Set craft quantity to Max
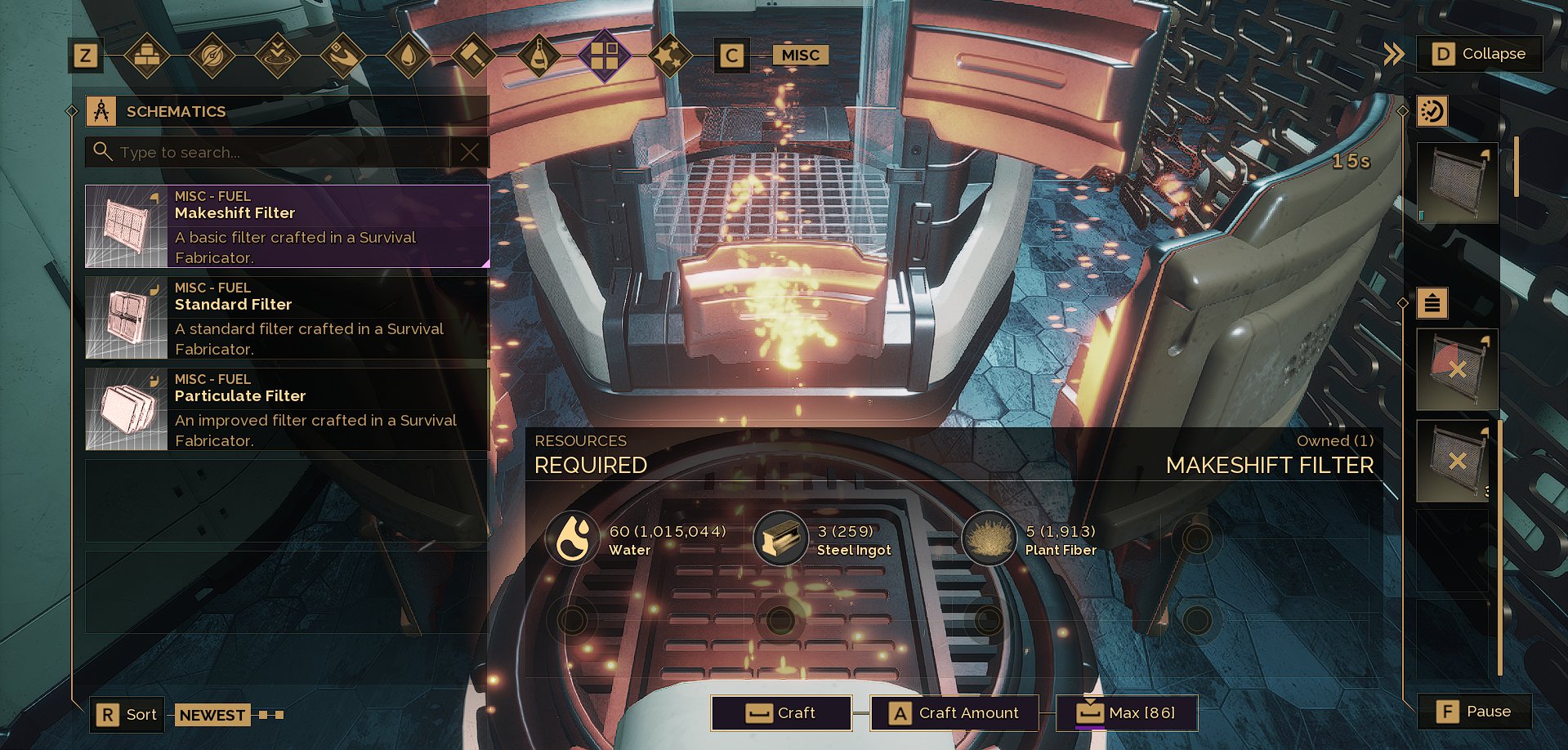The image size is (1568, 750). (1127, 713)
